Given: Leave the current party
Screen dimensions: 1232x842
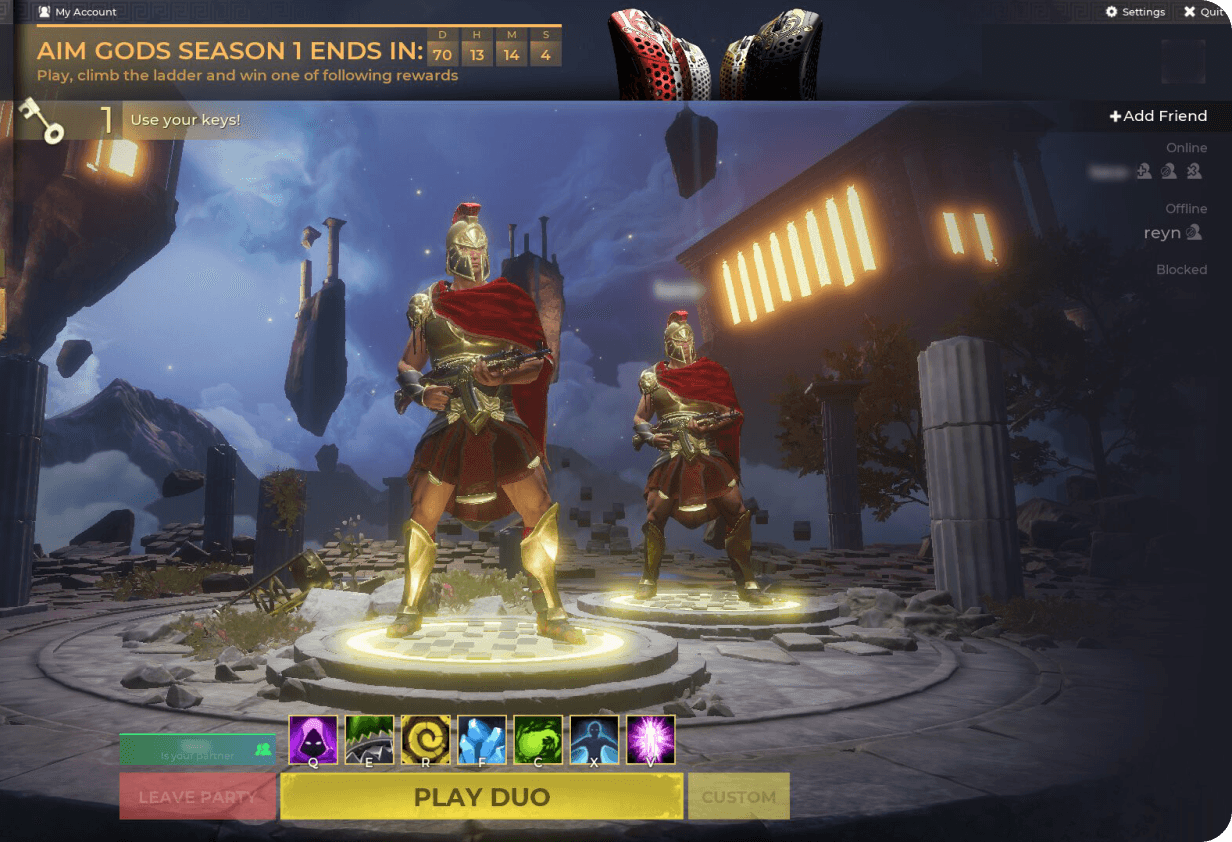Looking at the screenshot, I should pos(197,797).
